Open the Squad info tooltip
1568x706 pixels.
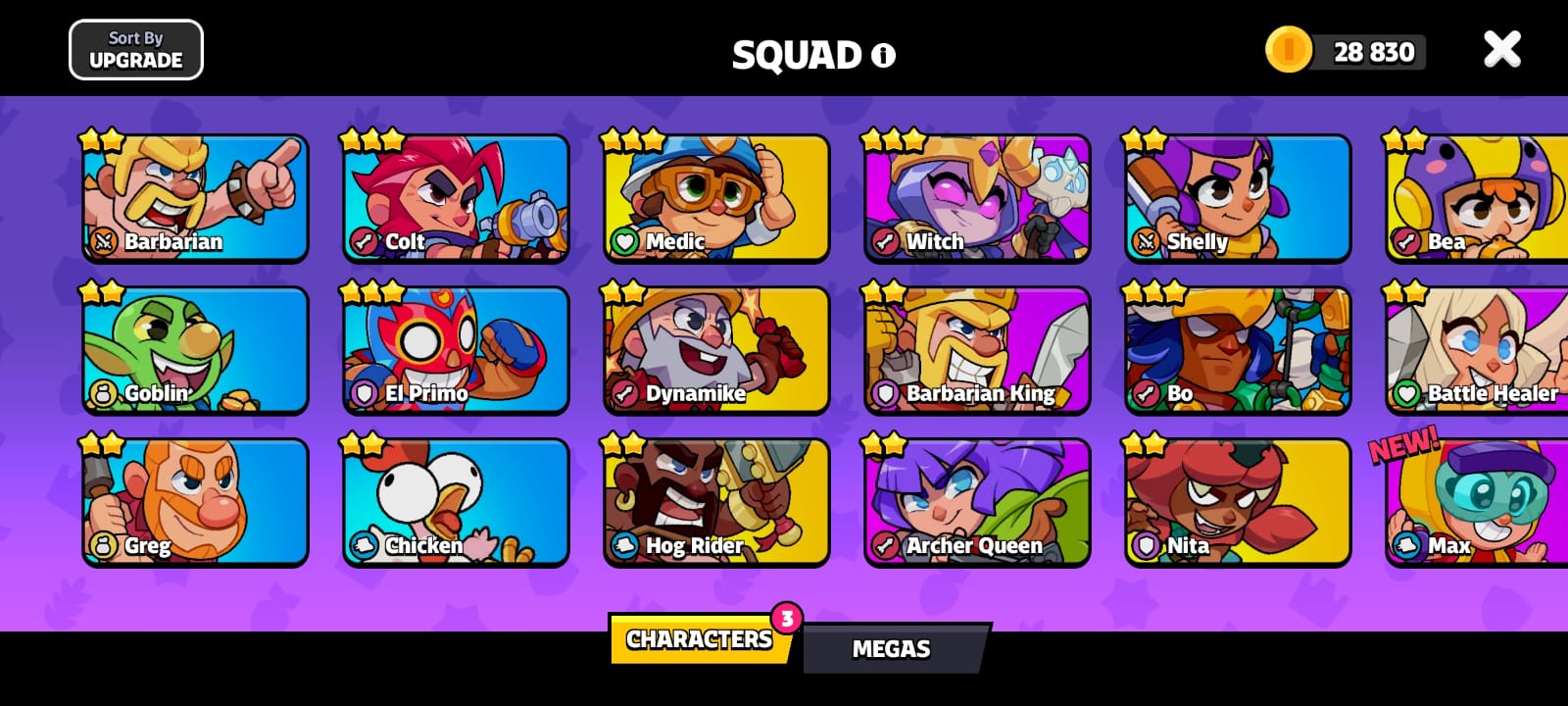coord(883,56)
